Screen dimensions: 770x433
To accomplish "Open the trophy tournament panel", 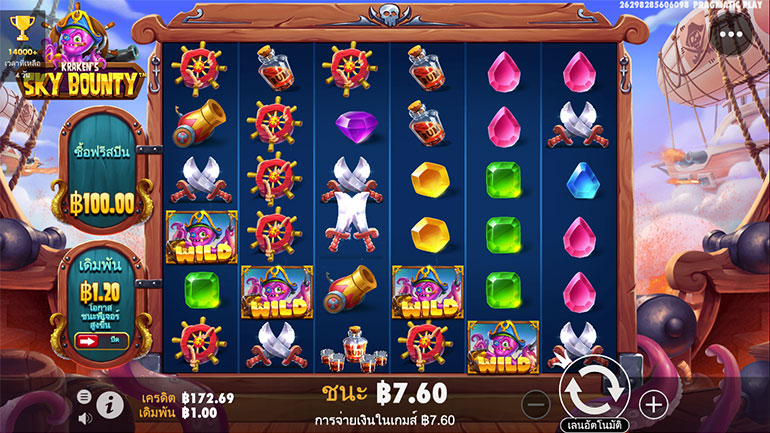I will pyautogui.click(x=21, y=27).
